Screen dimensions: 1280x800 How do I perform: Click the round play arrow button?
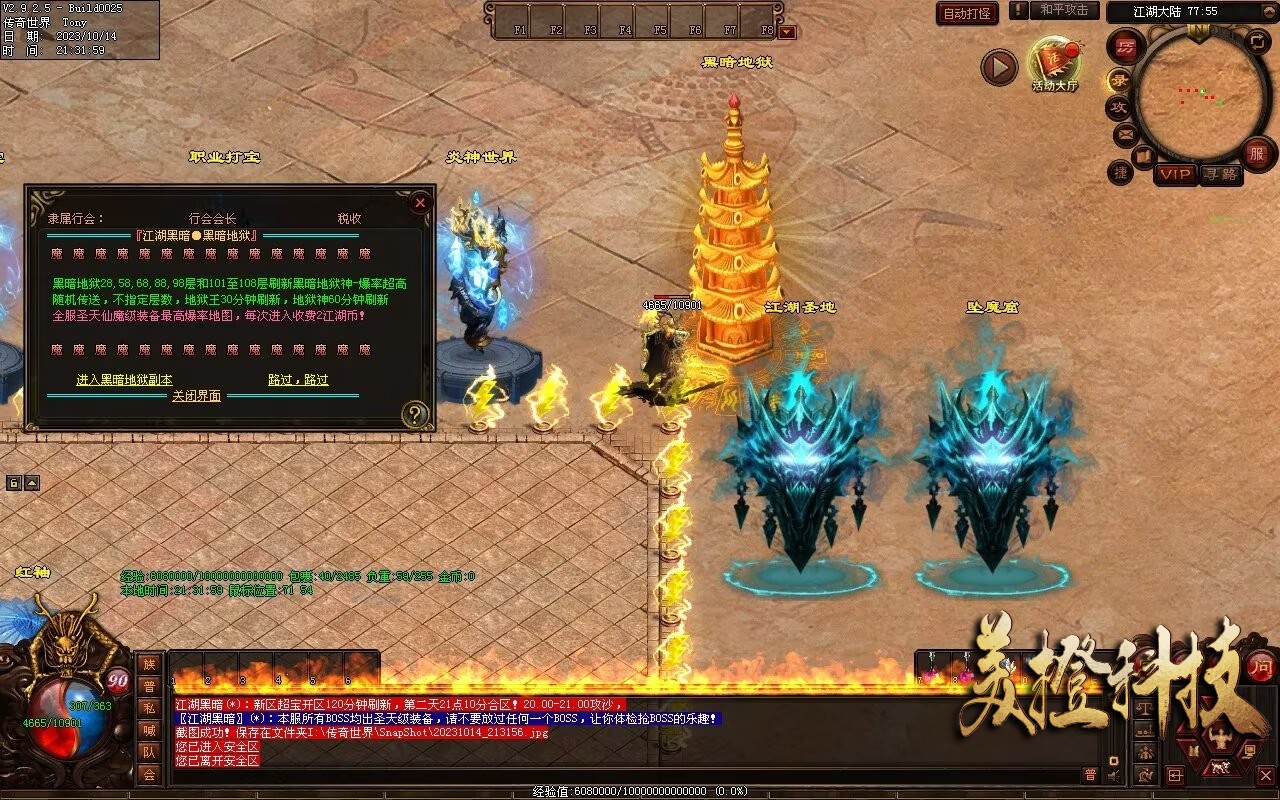[998, 68]
